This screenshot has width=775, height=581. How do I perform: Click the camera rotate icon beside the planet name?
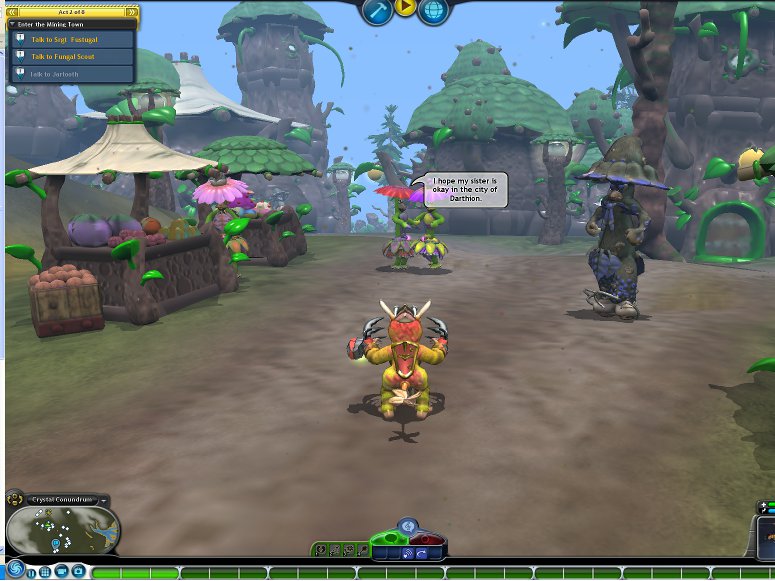17,499
